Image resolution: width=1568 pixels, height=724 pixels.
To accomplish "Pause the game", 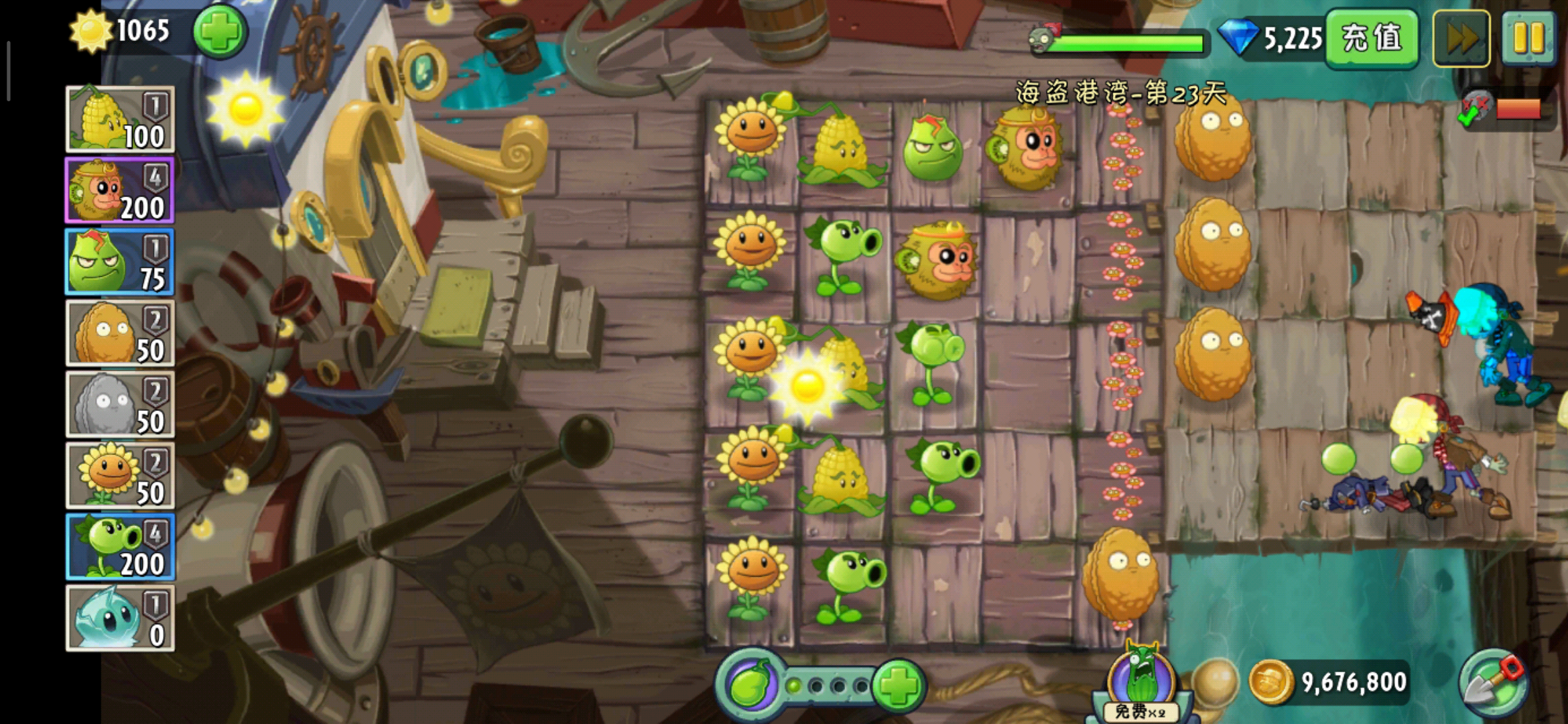I will [1528, 38].
